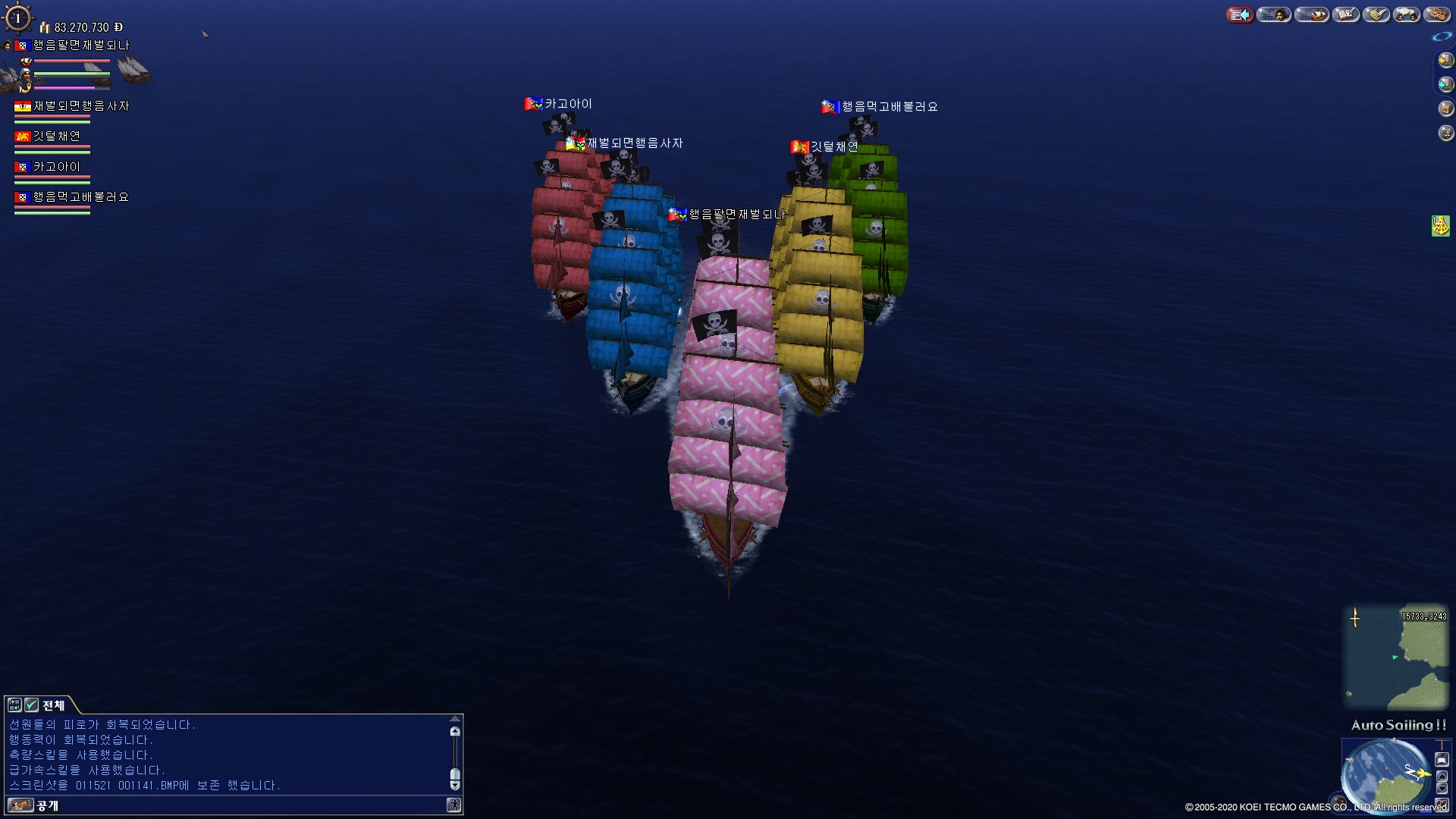The height and width of the screenshot is (819, 1456).
Task: Open the gears settings menu
Action: (1437, 14)
